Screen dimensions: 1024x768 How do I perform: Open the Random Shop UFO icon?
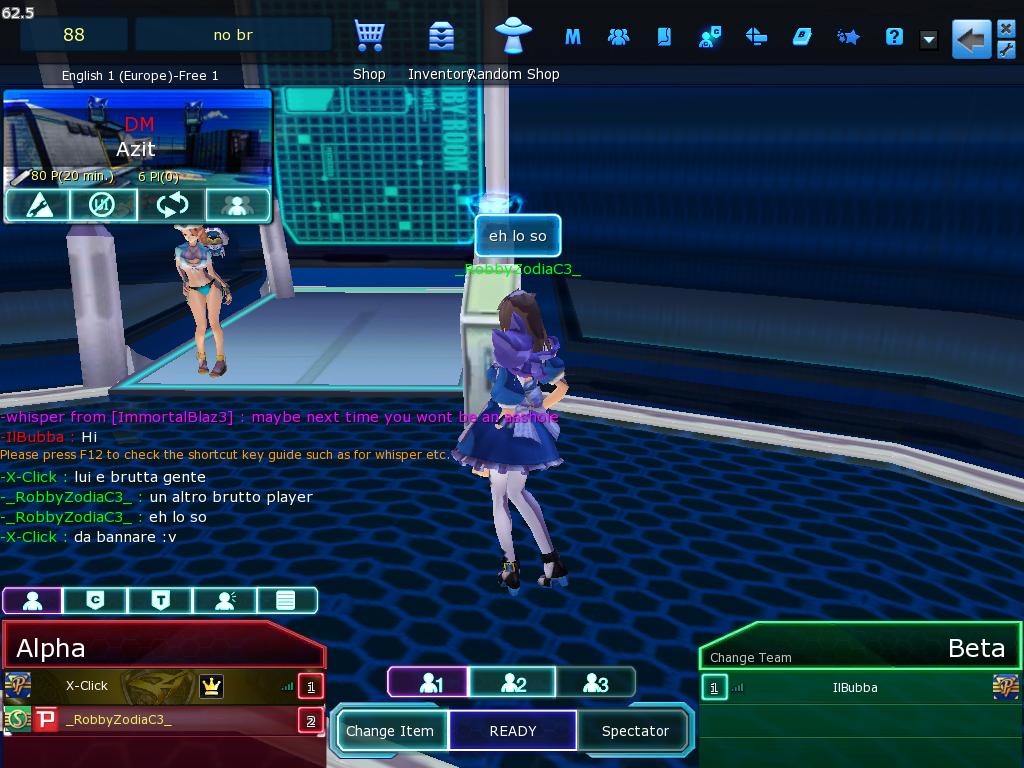pyautogui.click(x=514, y=38)
